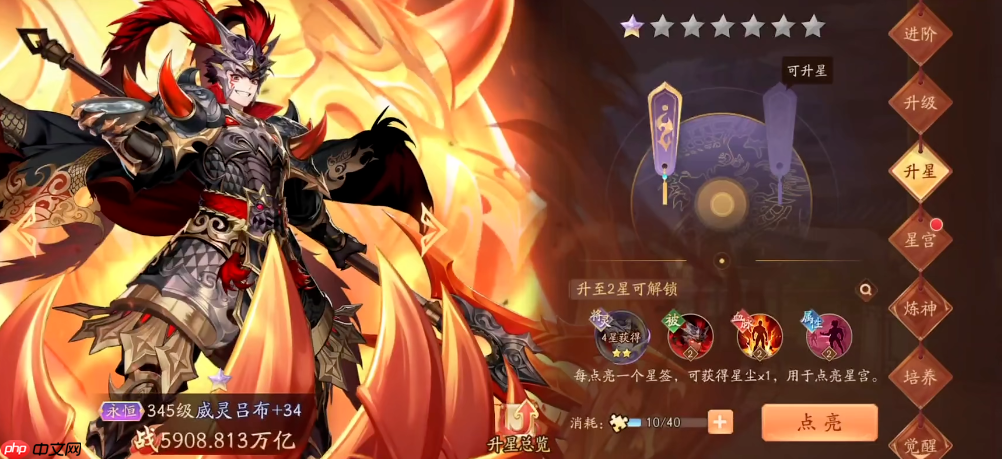
Task: View the 属性 reward icon
Action: [x=827, y=336]
